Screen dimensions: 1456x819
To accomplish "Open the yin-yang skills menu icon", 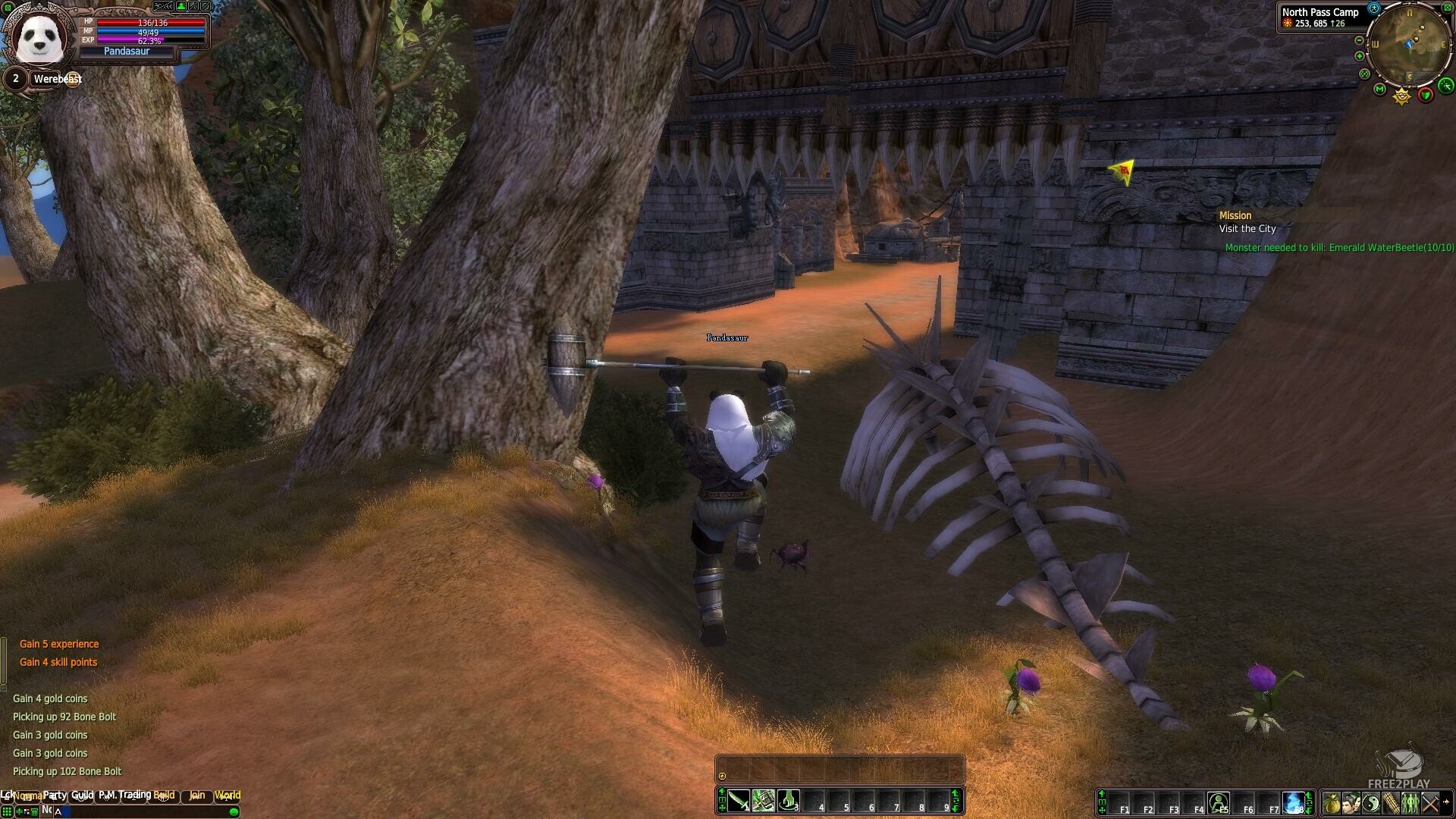I will (x=1370, y=802).
